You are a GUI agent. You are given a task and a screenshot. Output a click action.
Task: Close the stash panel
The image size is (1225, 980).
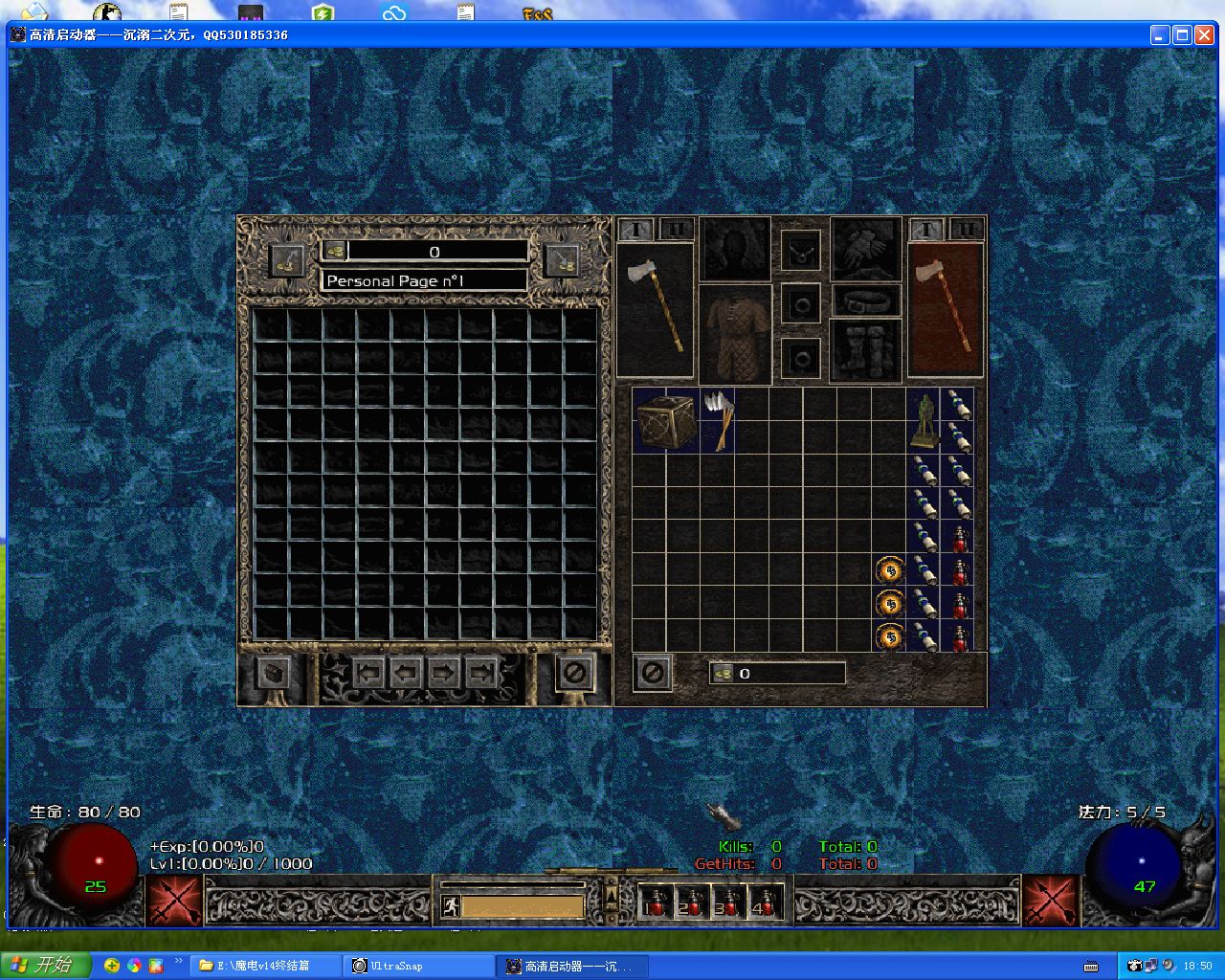coord(575,673)
